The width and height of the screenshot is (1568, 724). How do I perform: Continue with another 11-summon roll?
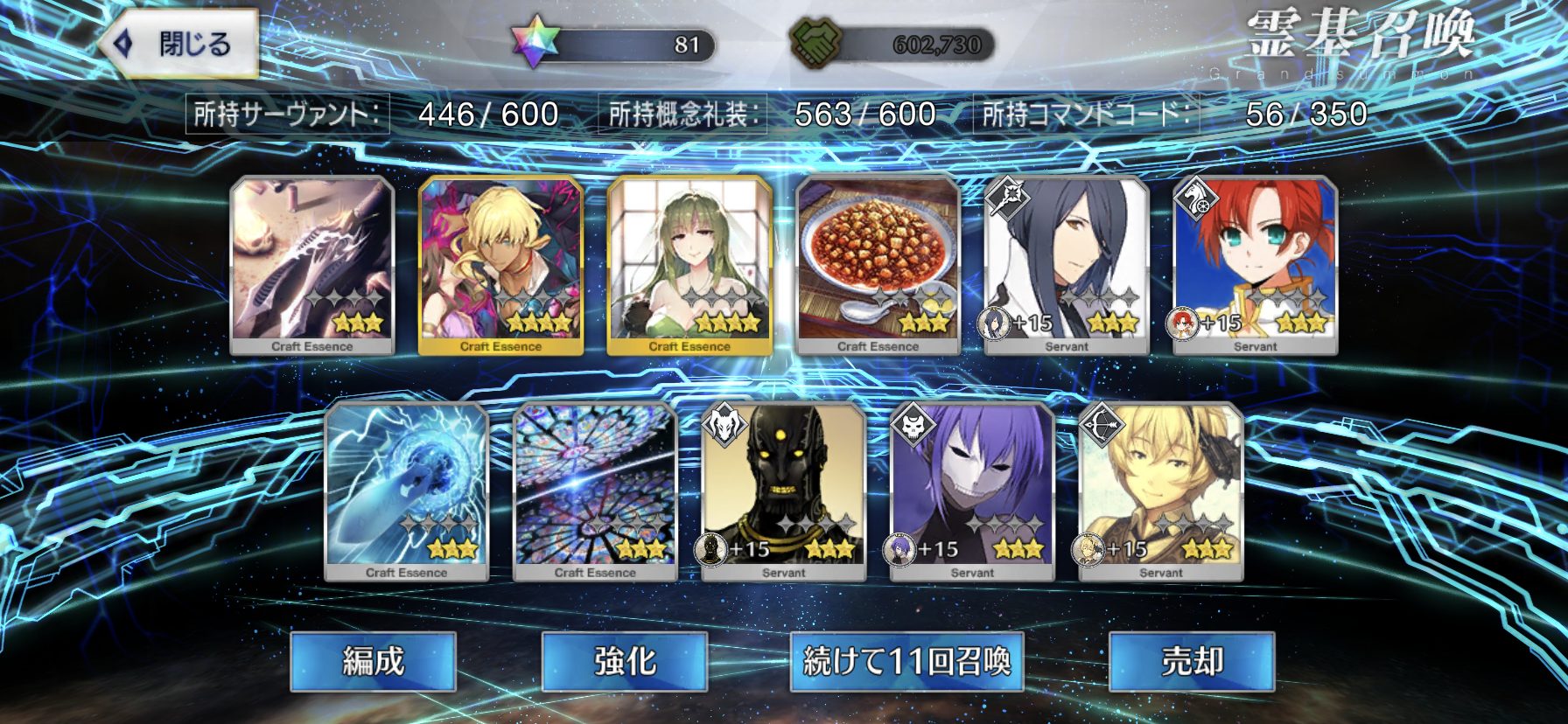point(906,661)
